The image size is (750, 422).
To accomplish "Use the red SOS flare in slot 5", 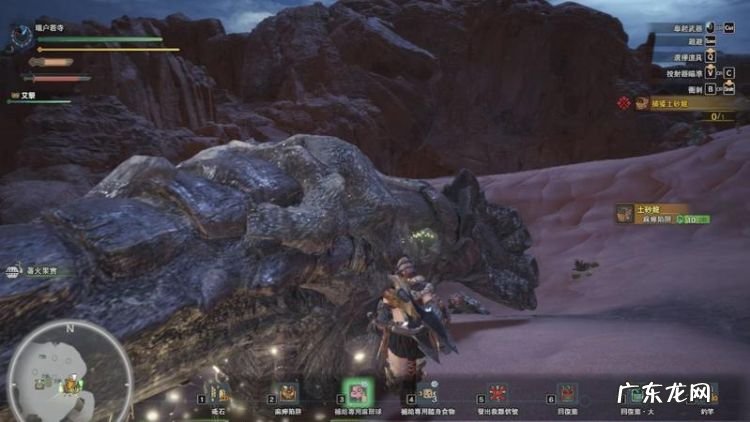I will tap(497, 391).
